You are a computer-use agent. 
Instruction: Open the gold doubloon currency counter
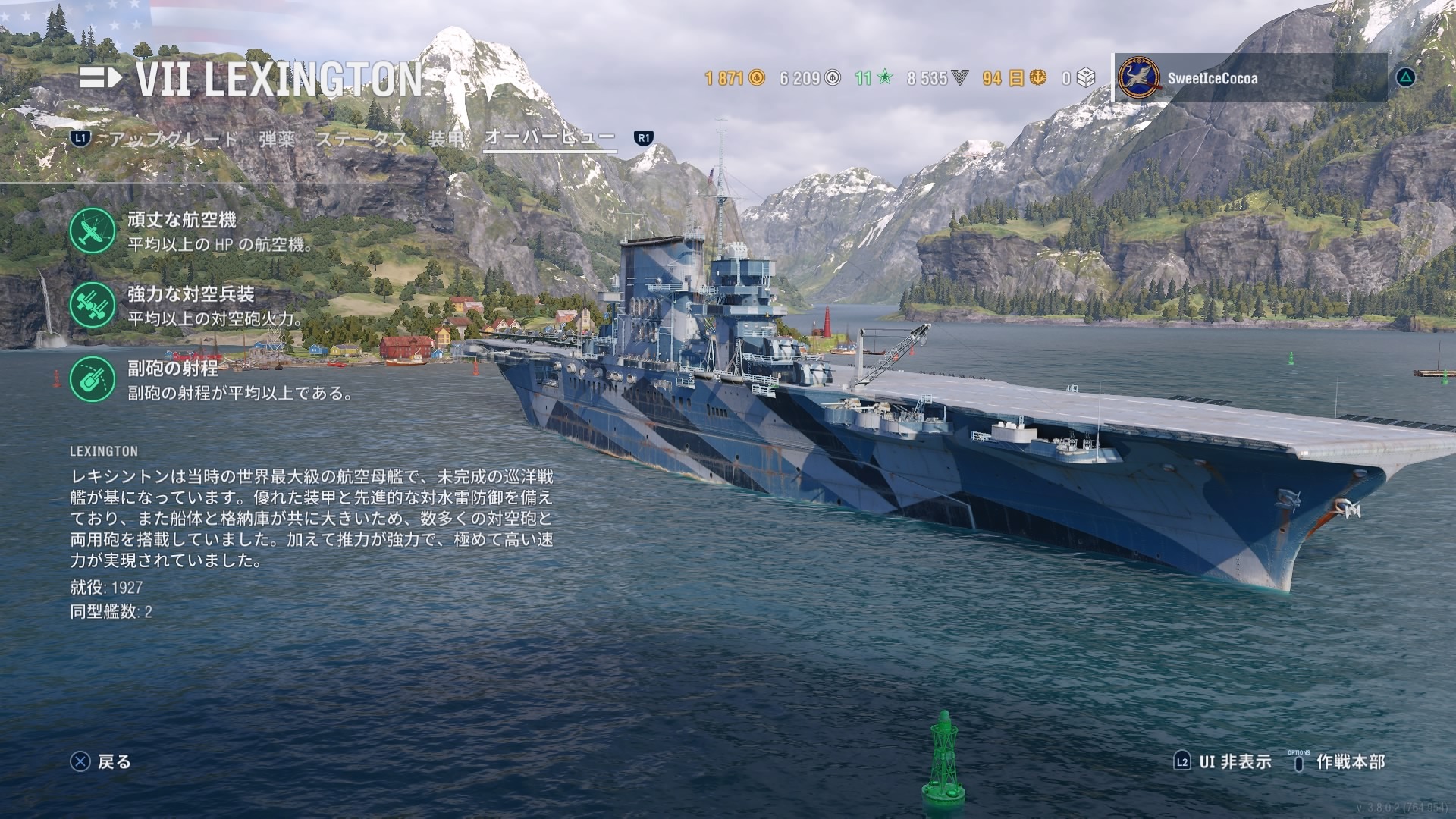(734, 78)
